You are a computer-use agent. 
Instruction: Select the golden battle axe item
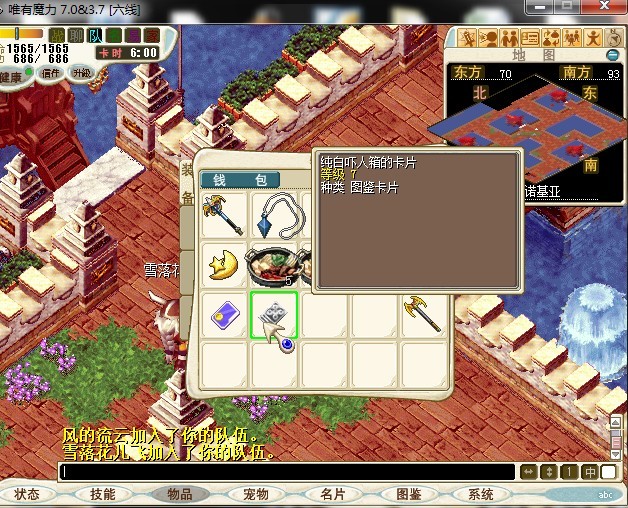pyautogui.click(x=421, y=315)
